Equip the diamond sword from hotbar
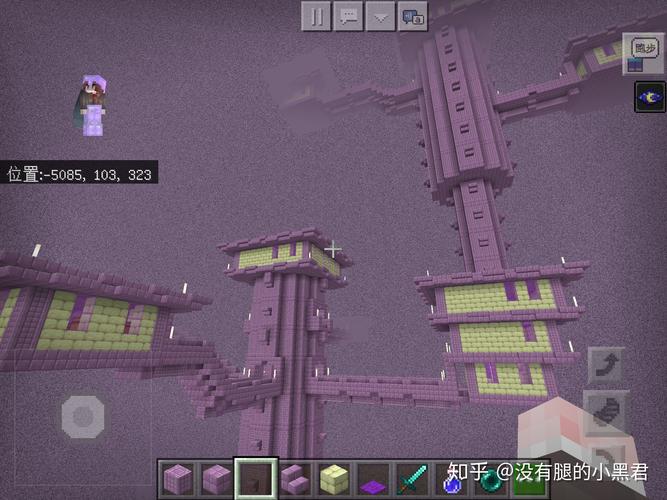 (411, 478)
